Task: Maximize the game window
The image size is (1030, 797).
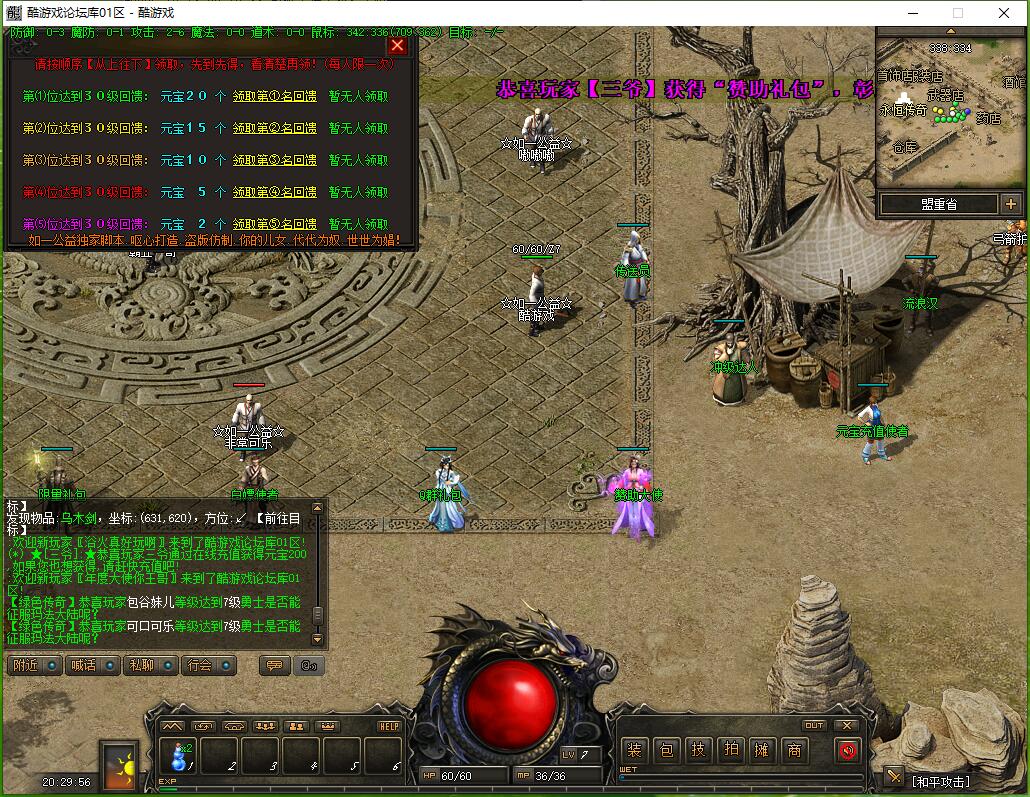Action: click(957, 13)
